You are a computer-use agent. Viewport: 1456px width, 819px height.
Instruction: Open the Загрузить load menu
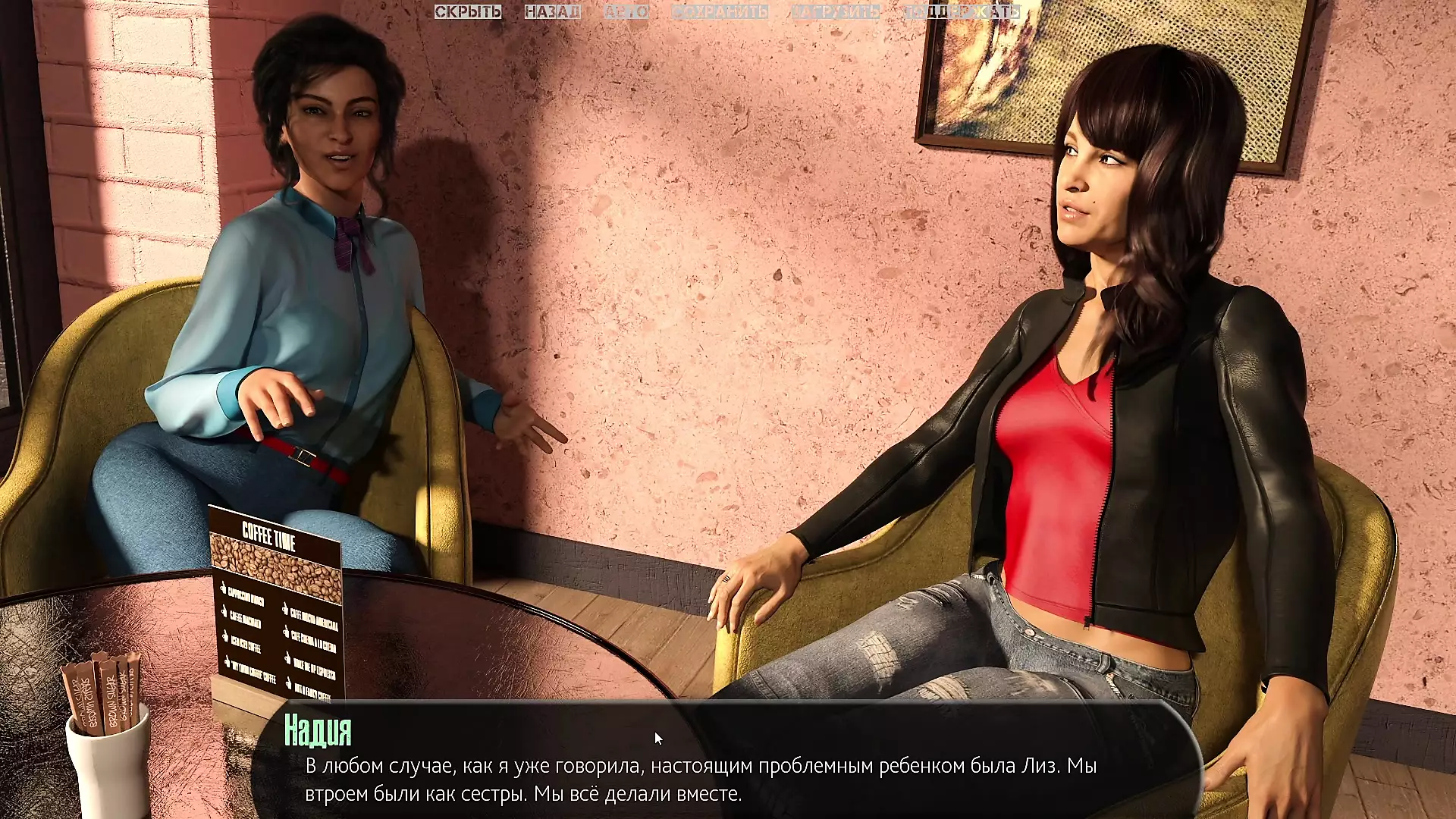[x=836, y=12]
